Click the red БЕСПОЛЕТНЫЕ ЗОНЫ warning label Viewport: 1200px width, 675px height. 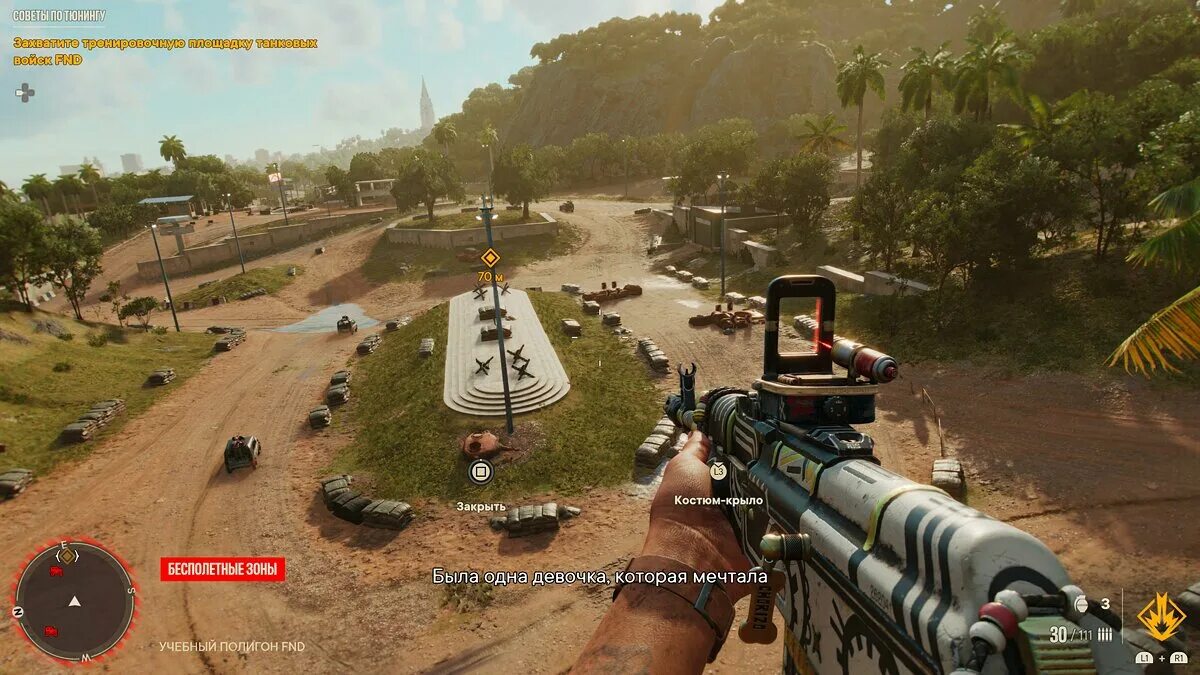click(223, 570)
